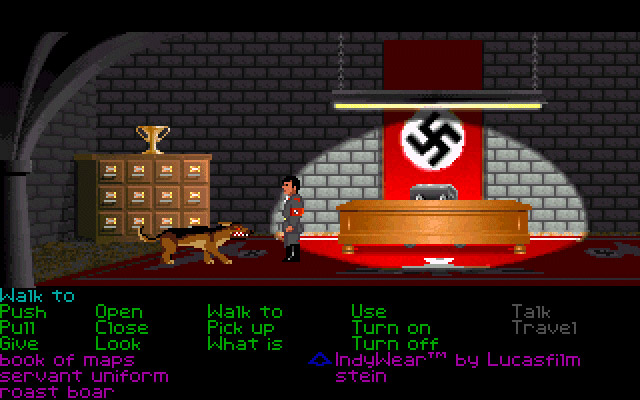
Task: Select the green Walk to verb
Action: tap(245, 312)
